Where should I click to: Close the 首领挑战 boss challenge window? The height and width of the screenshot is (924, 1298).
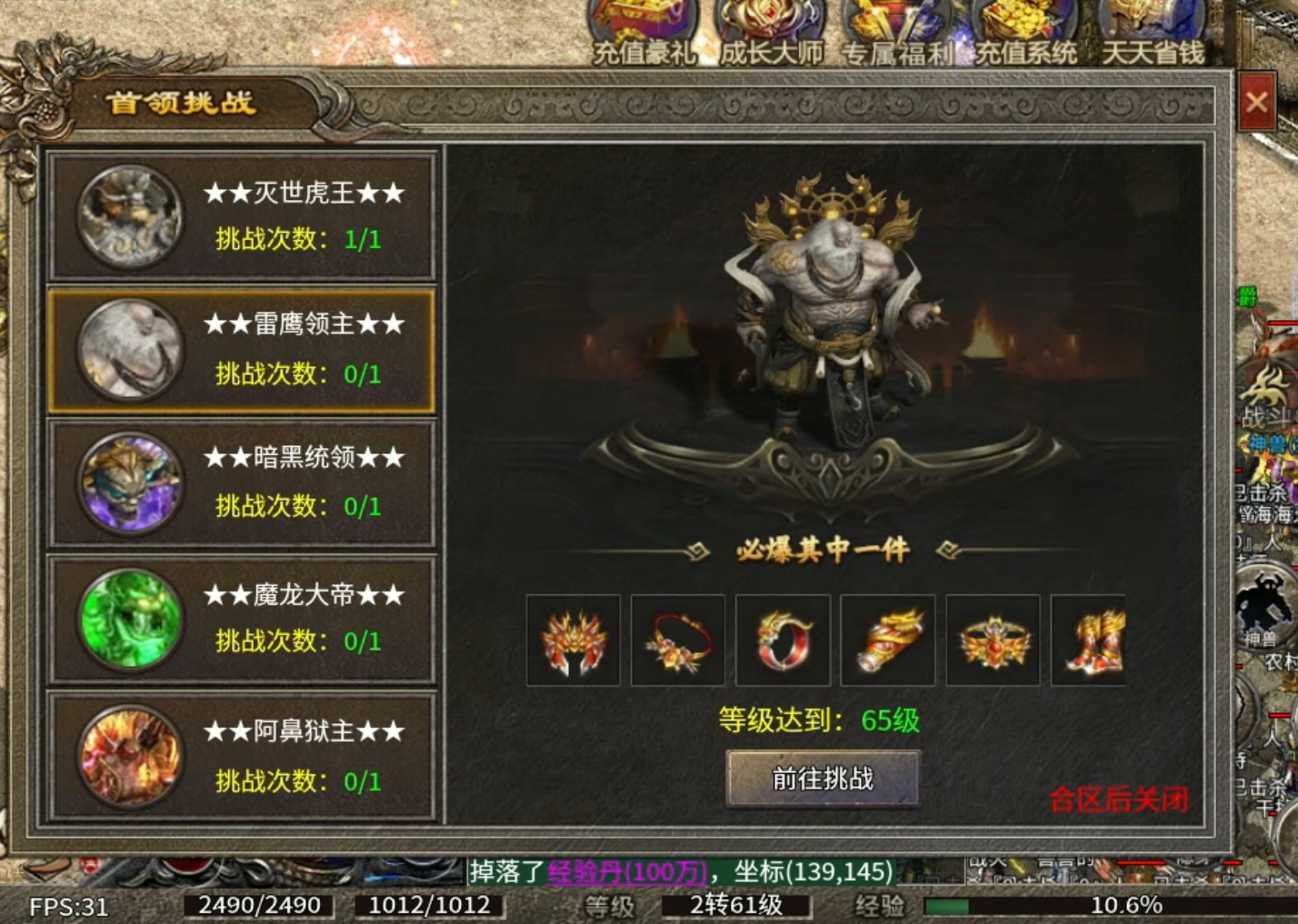tap(1256, 102)
